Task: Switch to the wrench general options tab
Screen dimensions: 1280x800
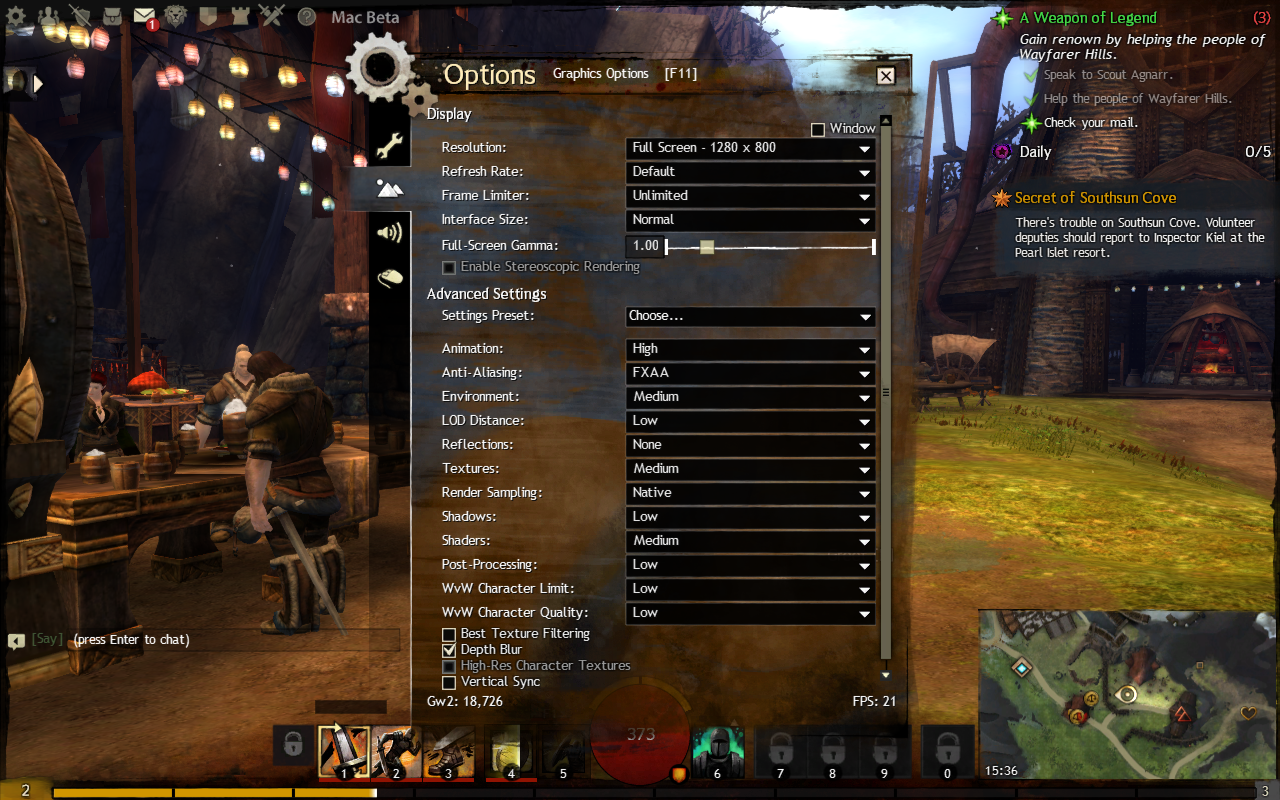Action: (x=389, y=146)
